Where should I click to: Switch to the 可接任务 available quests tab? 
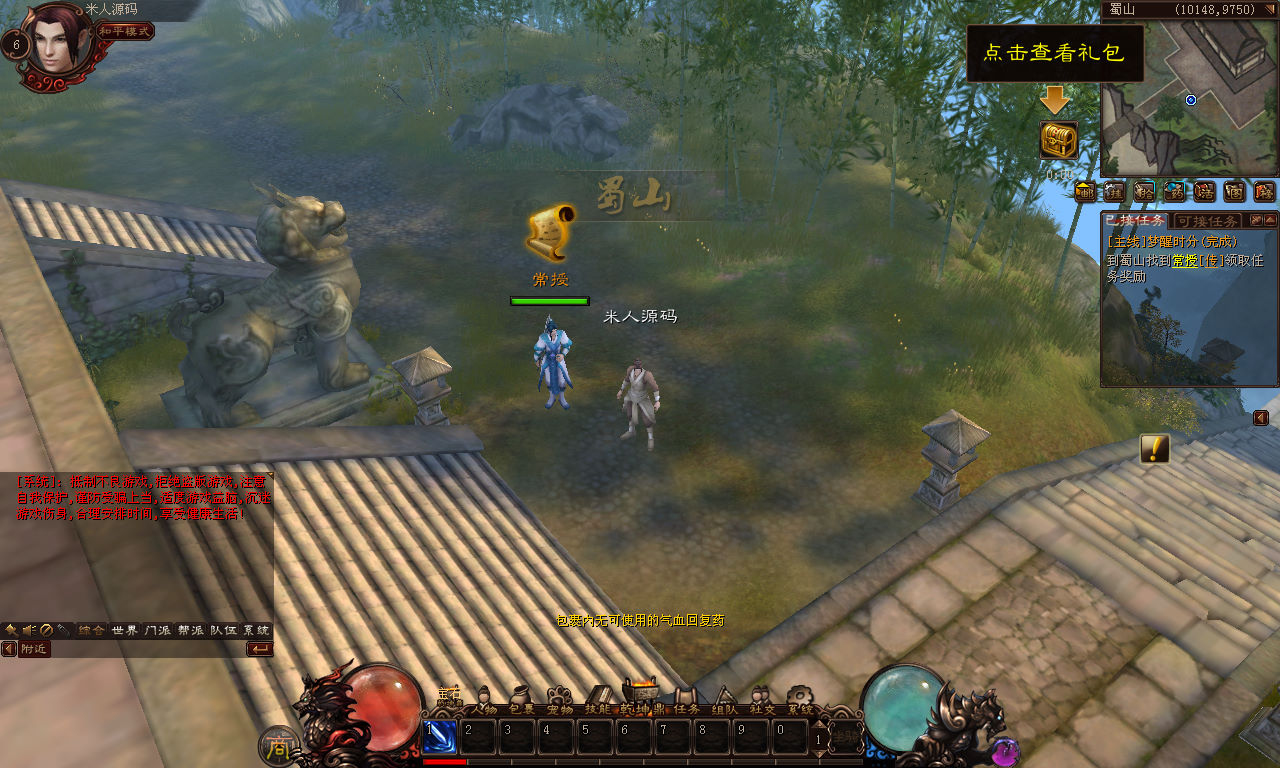click(x=1209, y=220)
